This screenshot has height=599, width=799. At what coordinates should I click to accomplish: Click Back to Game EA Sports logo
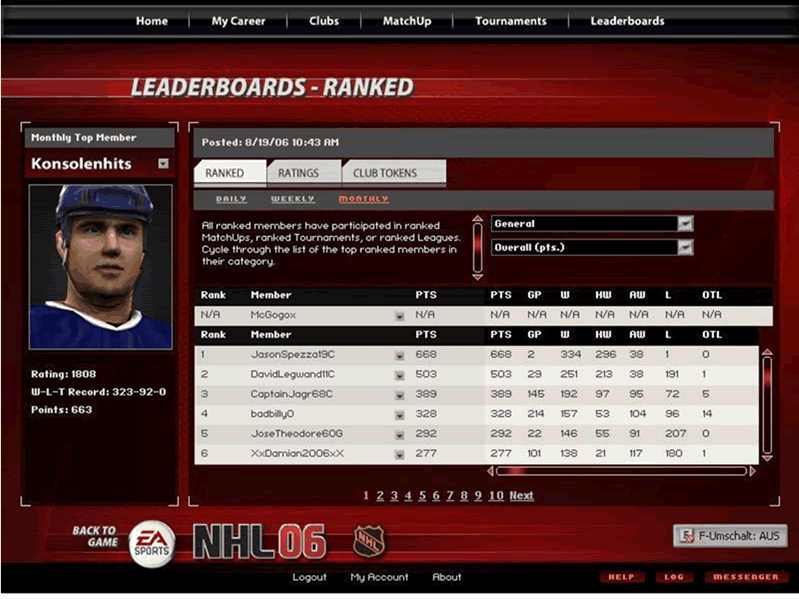pos(151,541)
